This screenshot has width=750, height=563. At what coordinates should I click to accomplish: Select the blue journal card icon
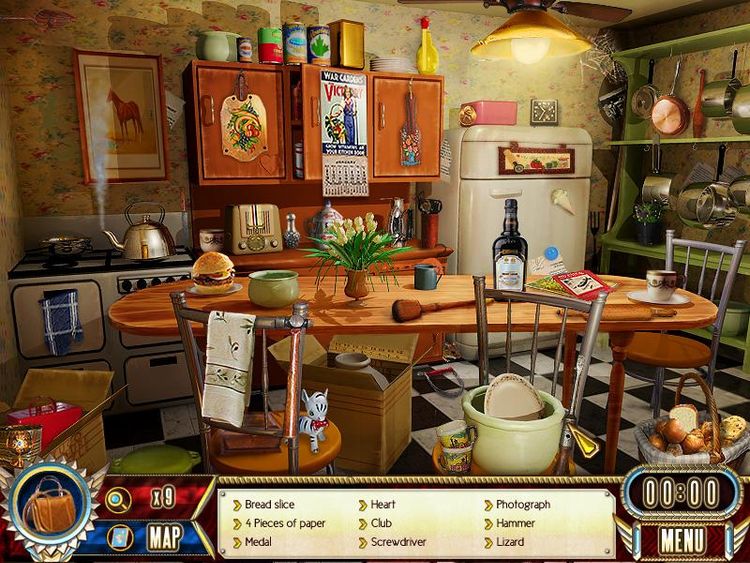pos(118,537)
